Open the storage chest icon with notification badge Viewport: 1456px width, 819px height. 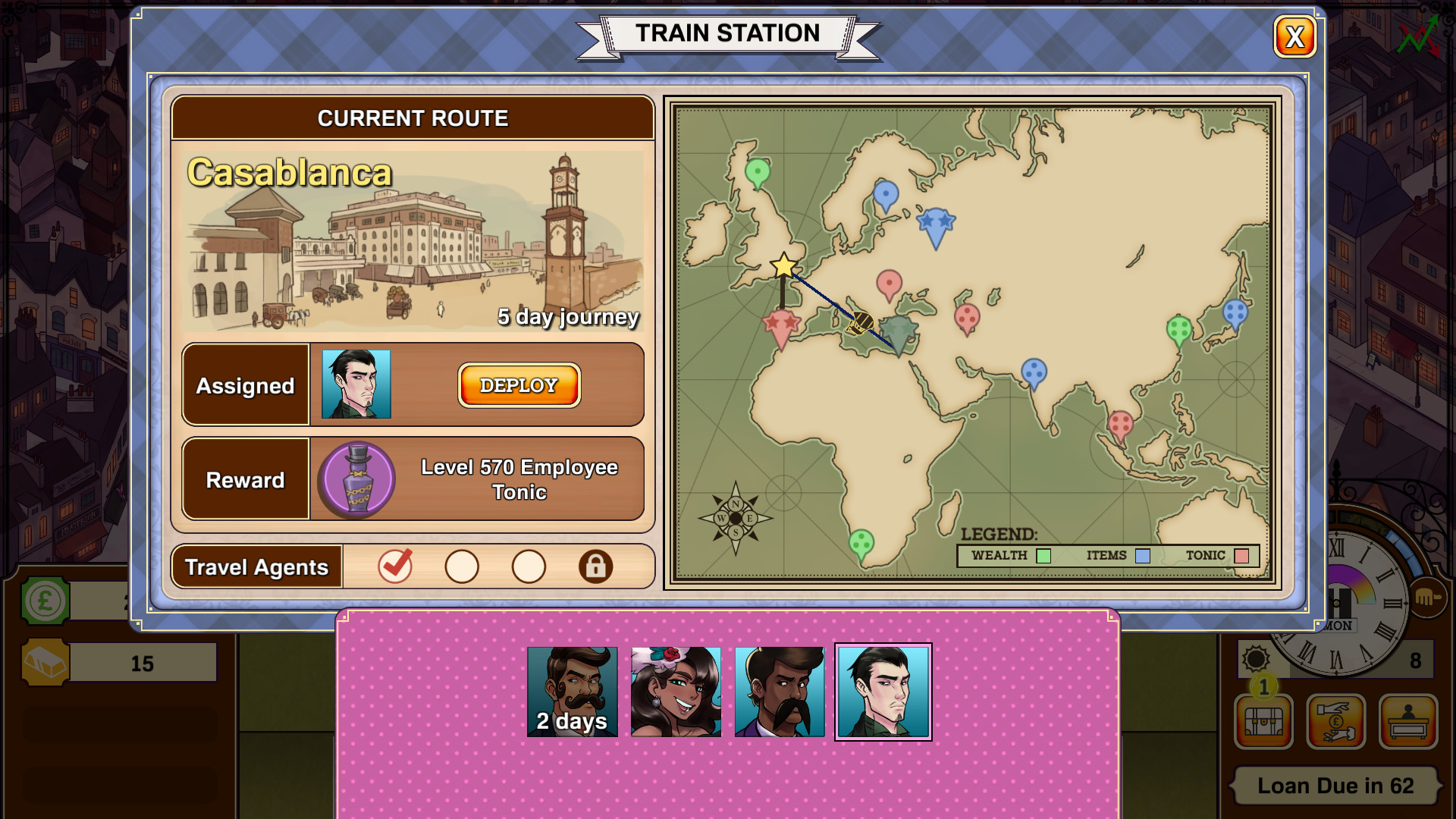1263,722
